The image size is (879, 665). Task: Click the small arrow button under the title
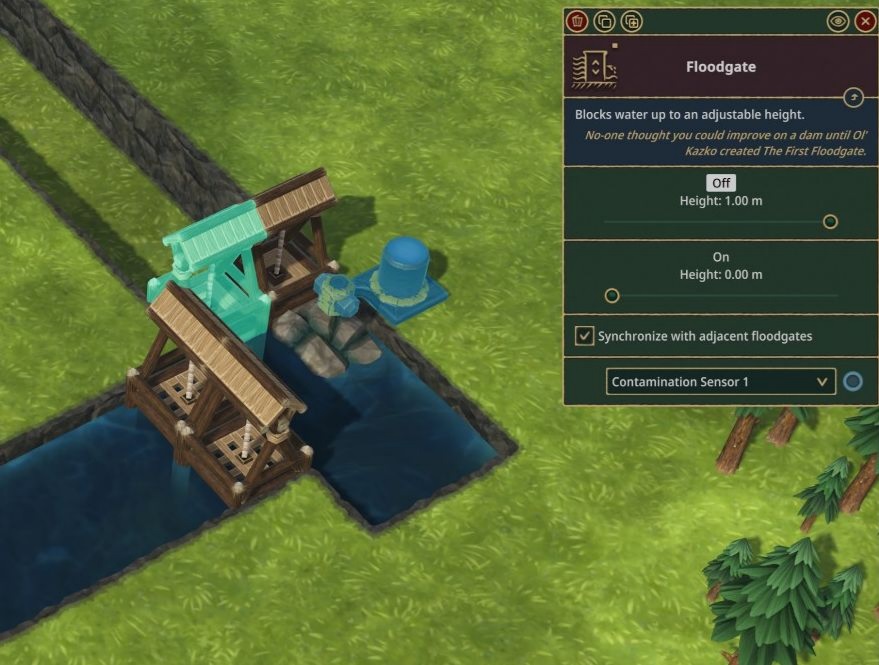pyautogui.click(x=853, y=97)
